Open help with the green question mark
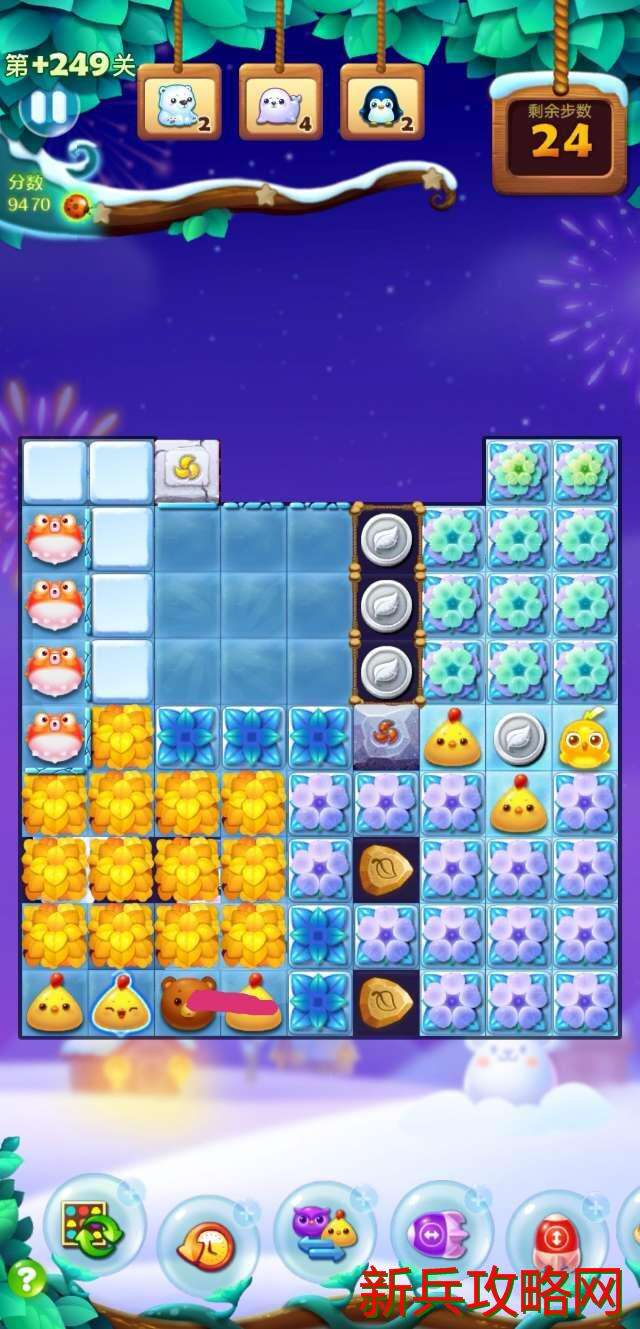Screen dimensions: 640x1329 pos(27,1277)
